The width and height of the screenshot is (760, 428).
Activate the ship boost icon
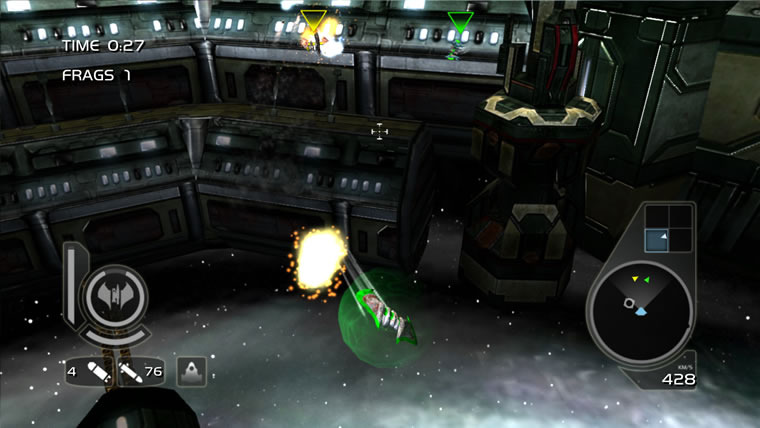[x=192, y=371]
